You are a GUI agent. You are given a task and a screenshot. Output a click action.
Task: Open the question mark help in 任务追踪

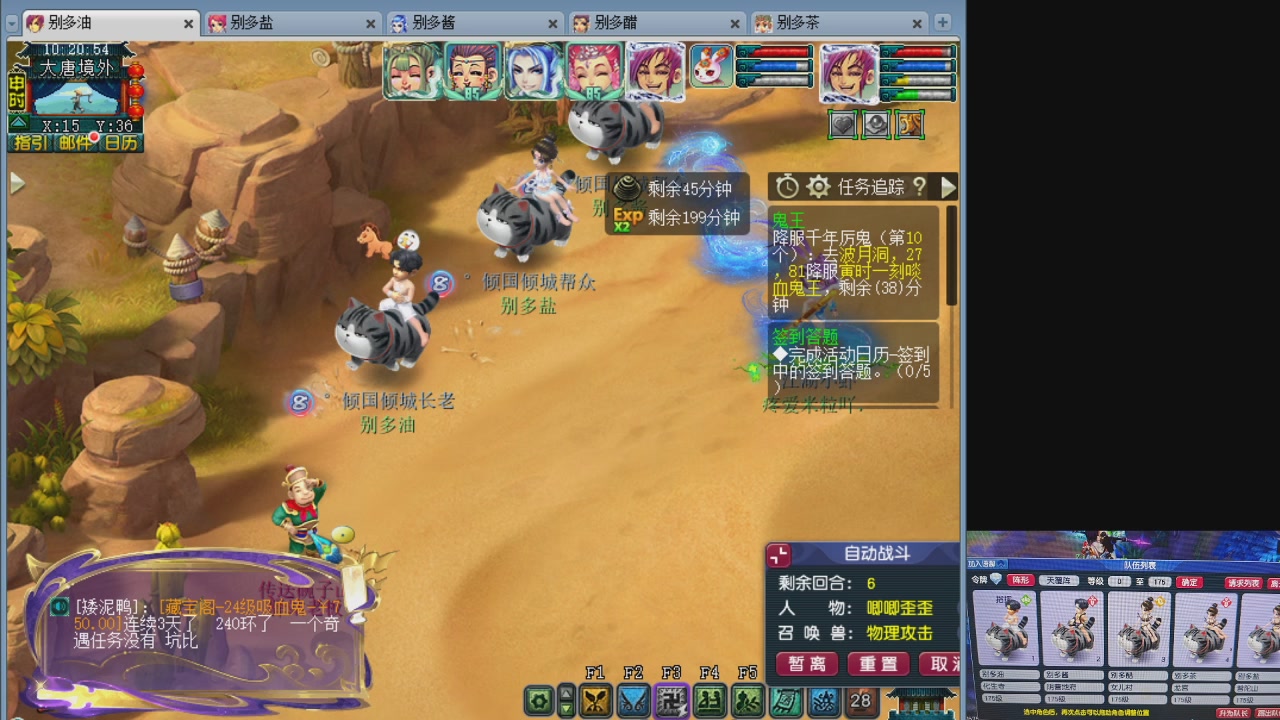pyautogui.click(x=921, y=188)
